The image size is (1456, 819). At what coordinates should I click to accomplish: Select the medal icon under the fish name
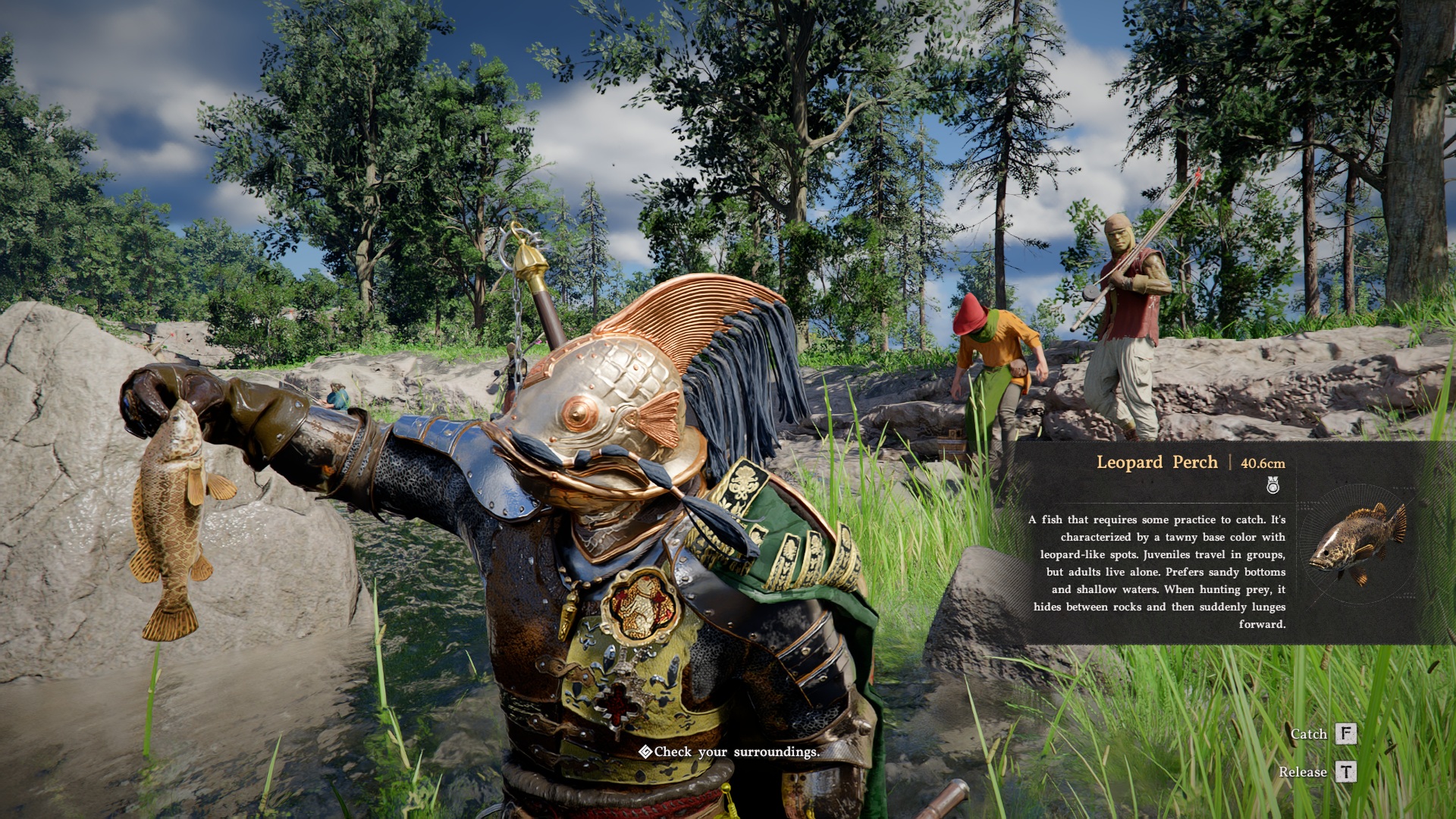click(1273, 485)
